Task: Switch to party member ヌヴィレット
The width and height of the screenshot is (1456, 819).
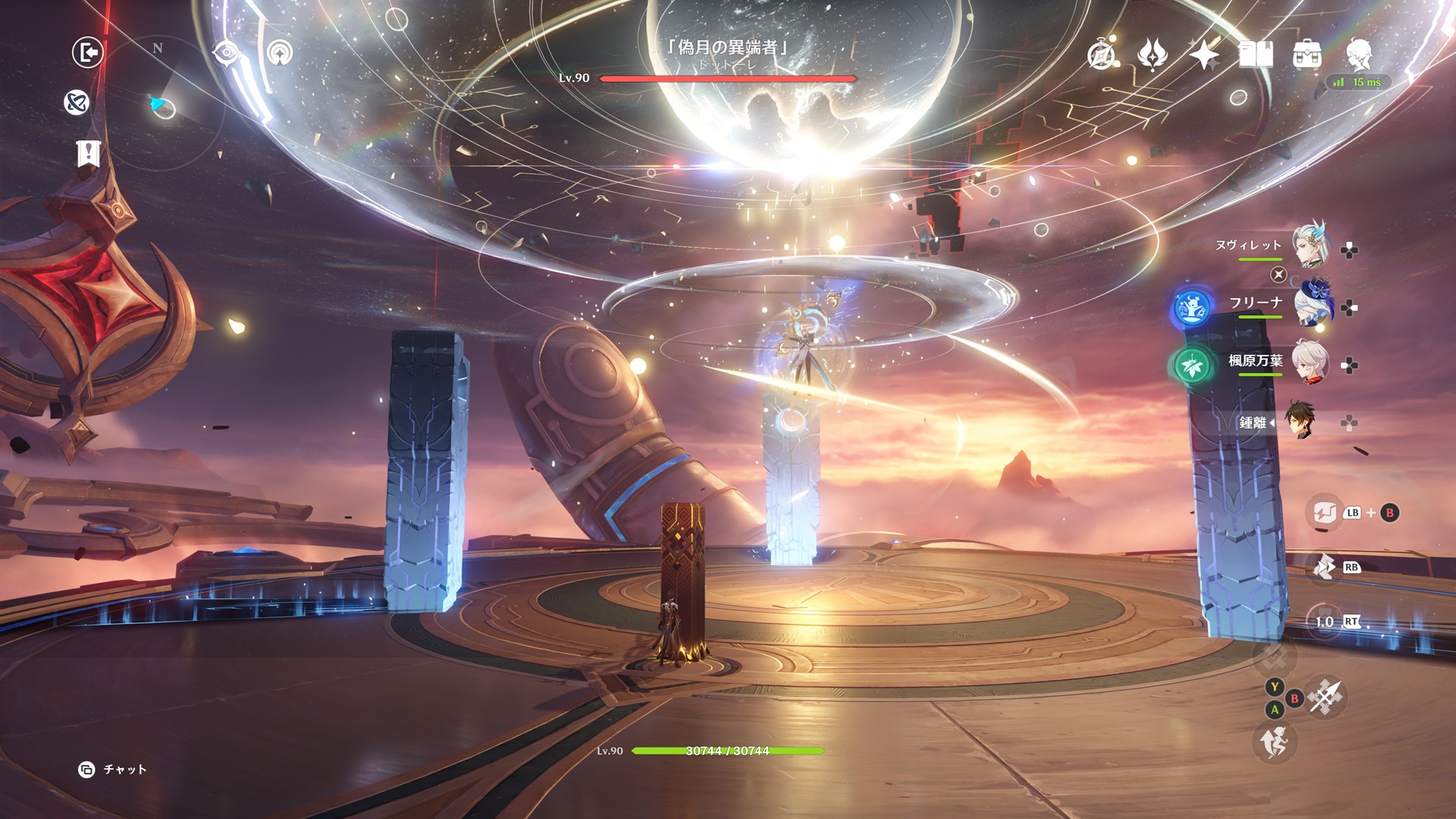Action: pyautogui.click(x=1310, y=244)
